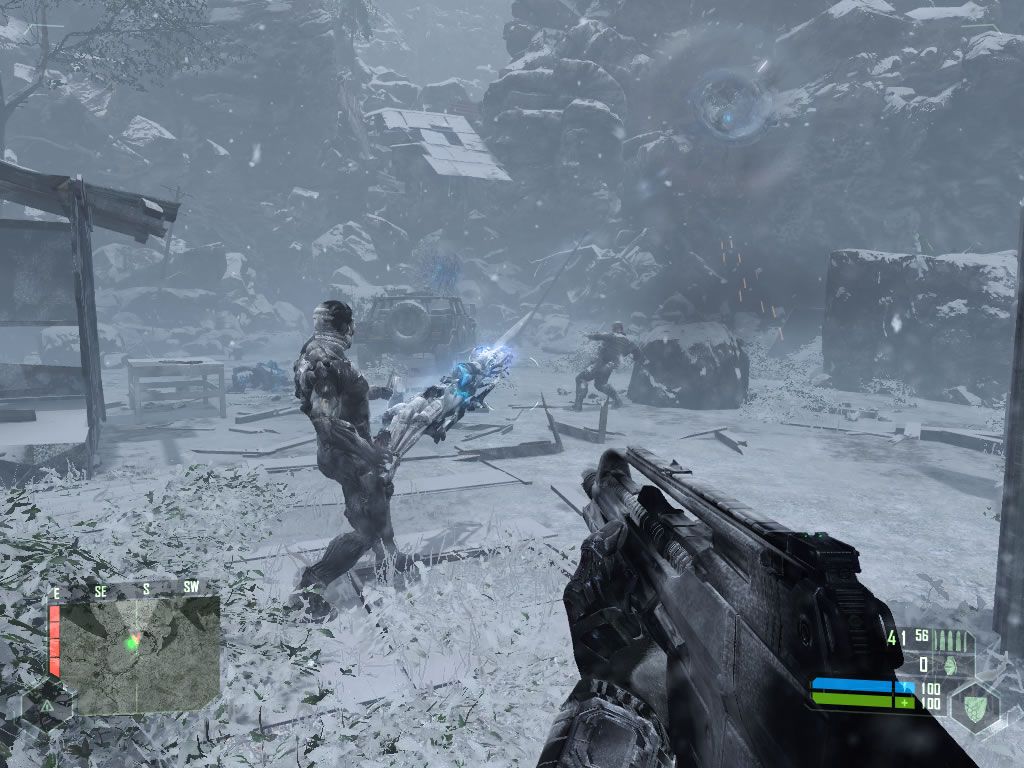Click the warning triangle hexagon icon

pos(47,705)
